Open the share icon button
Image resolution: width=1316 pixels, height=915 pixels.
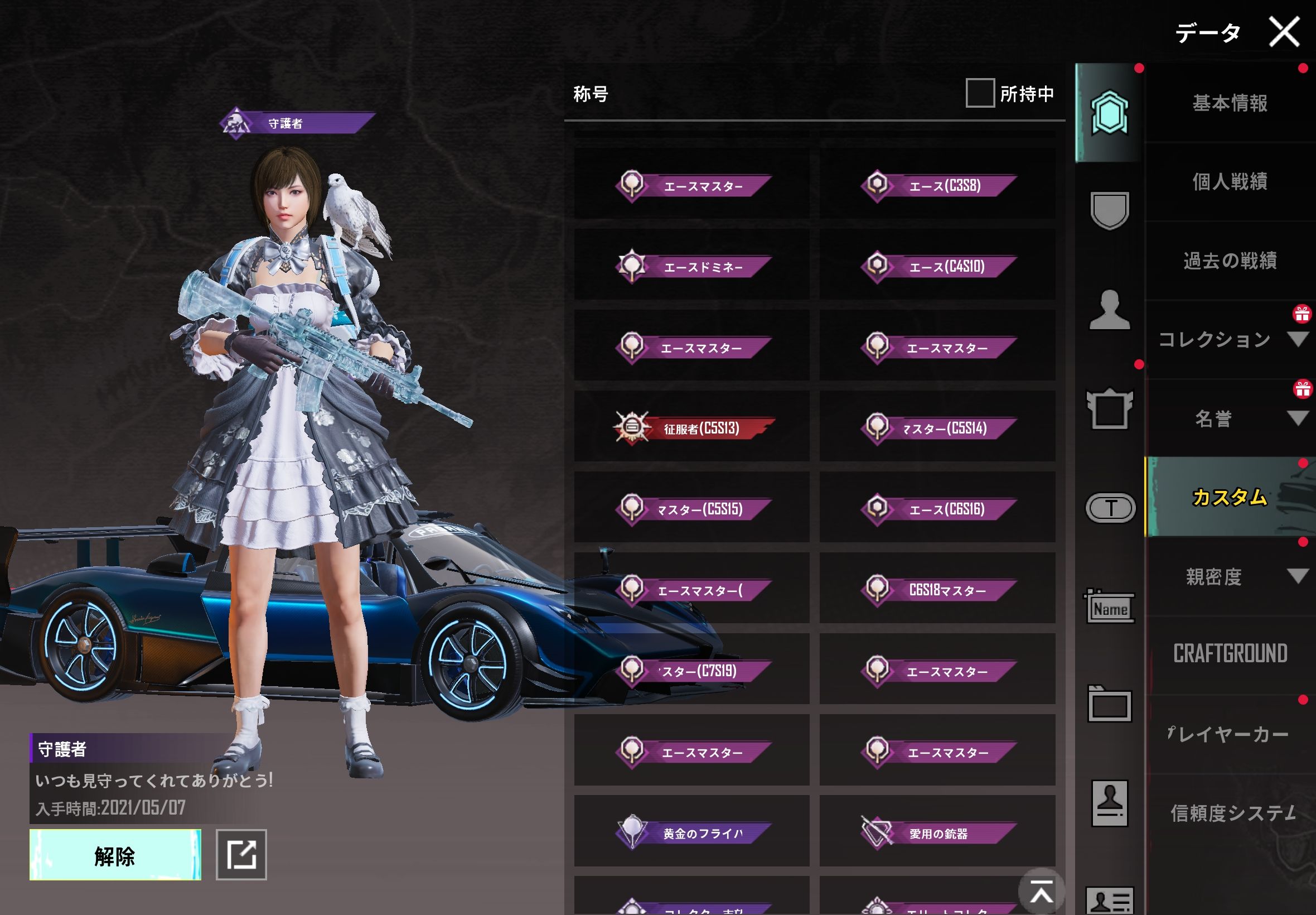tap(241, 855)
